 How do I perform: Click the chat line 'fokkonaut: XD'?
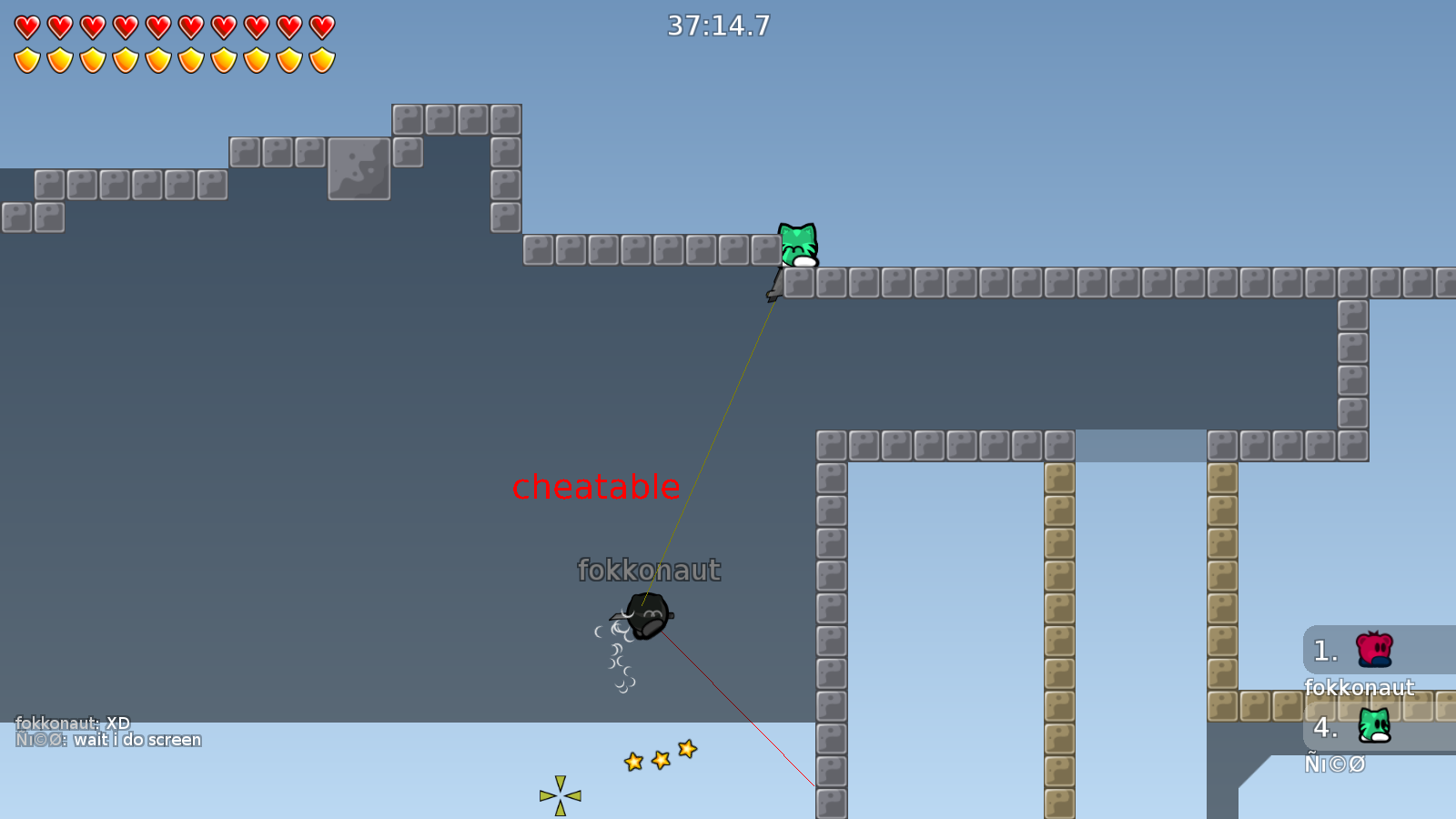pyautogui.click(x=71, y=722)
